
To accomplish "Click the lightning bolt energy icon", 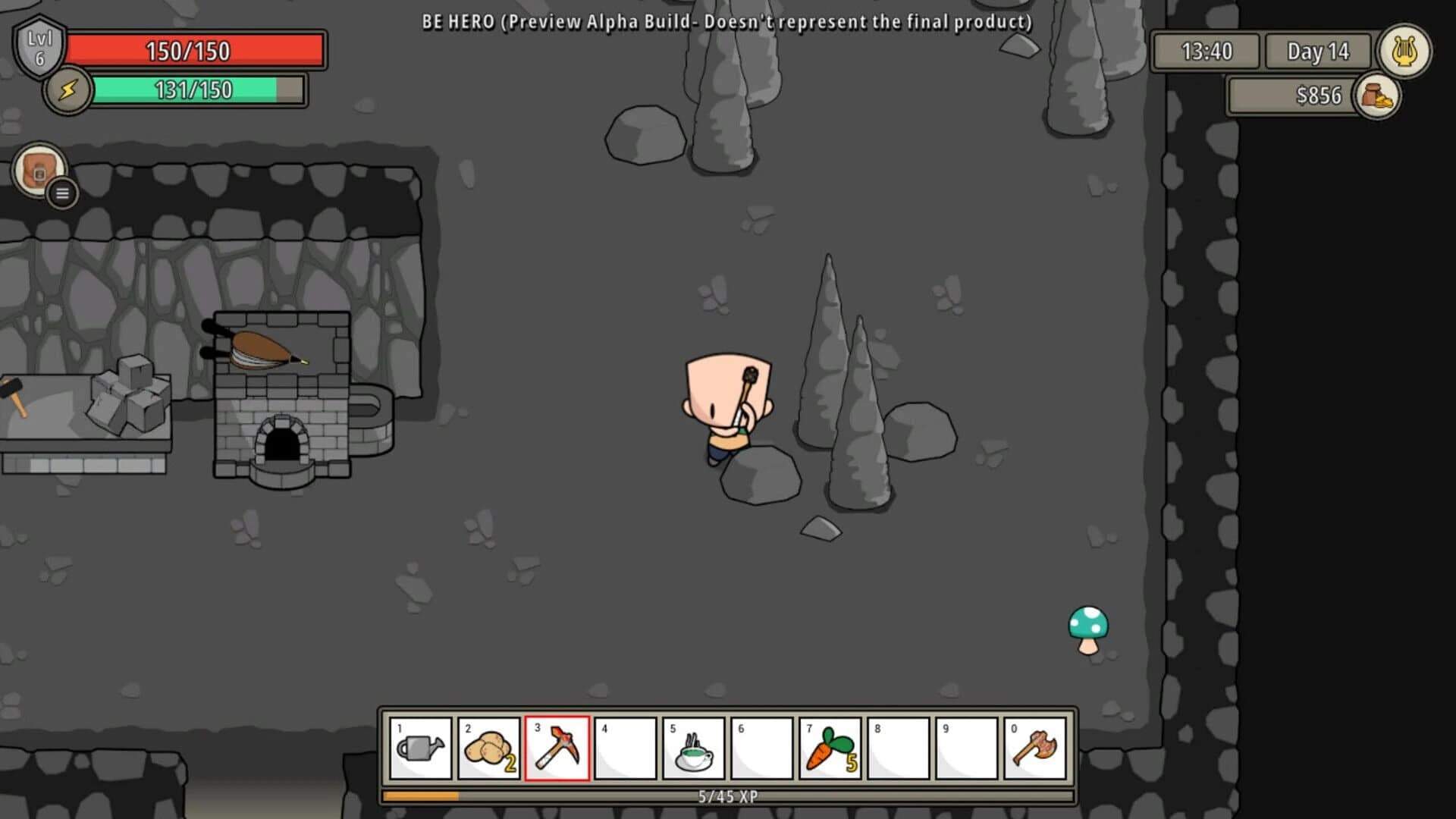I will pos(69,90).
